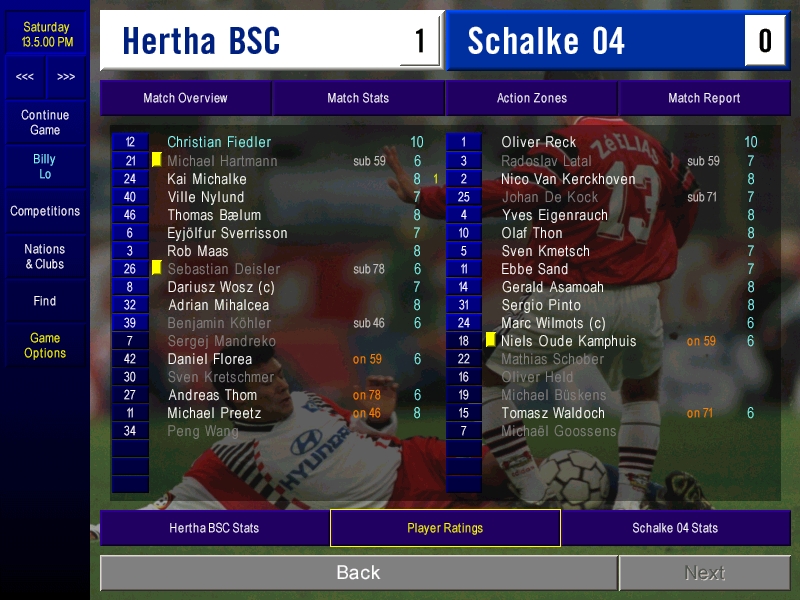The width and height of the screenshot is (800, 600).
Task: Select player Christian Fiedler
Action: (219, 142)
